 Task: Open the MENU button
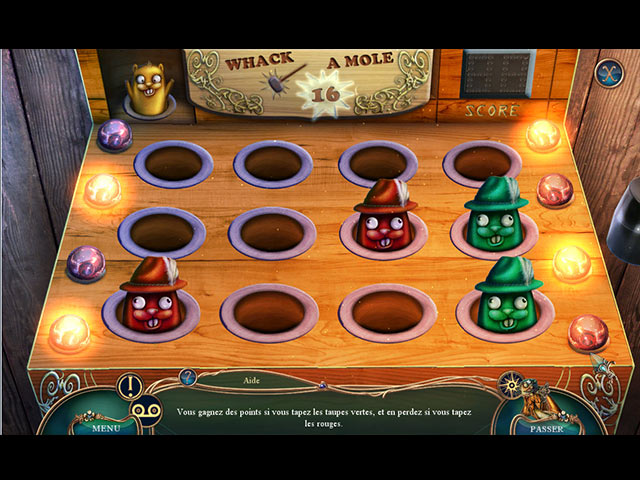(107, 427)
